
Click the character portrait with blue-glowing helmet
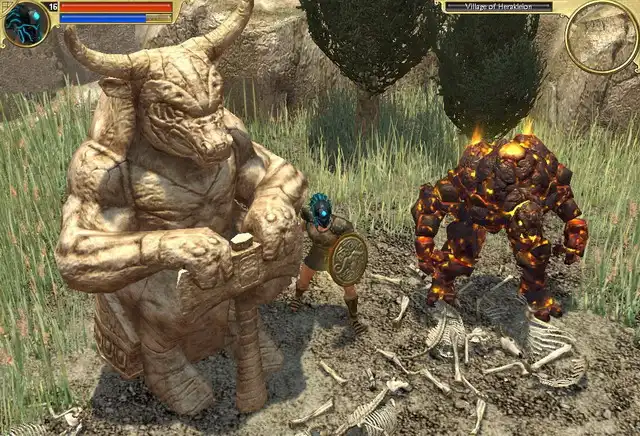coord(25,24)
